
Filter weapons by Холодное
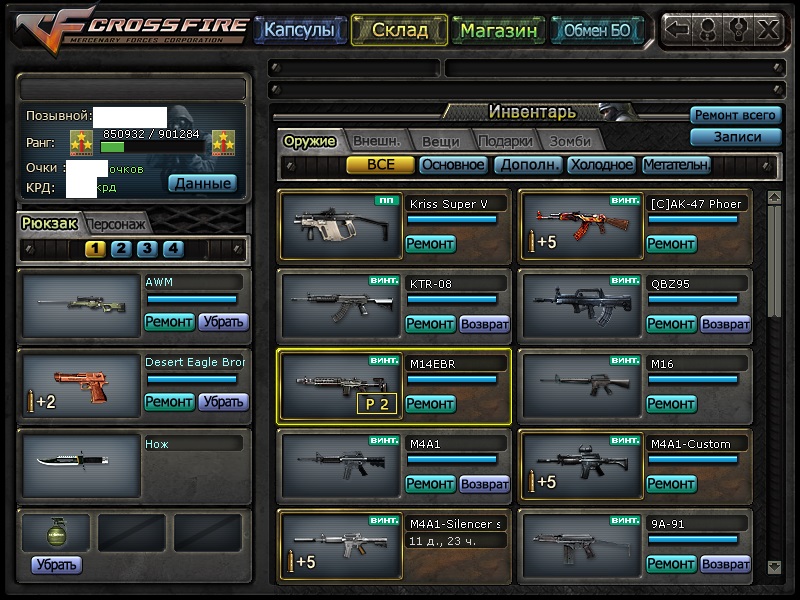[600, 165]
